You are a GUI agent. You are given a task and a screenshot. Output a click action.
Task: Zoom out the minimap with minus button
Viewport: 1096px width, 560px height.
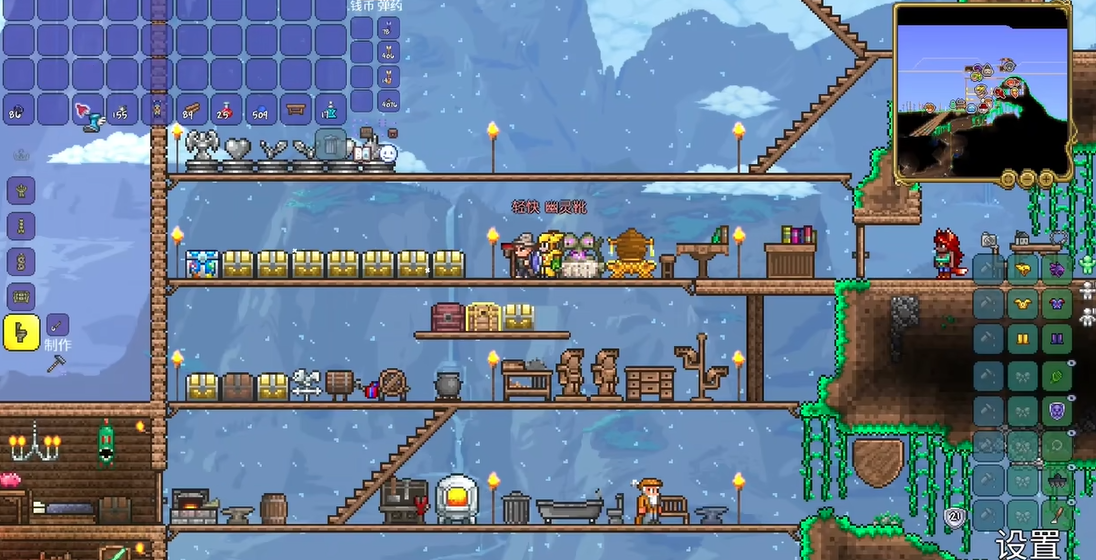pyautogui.click(x=1027, y=179)
